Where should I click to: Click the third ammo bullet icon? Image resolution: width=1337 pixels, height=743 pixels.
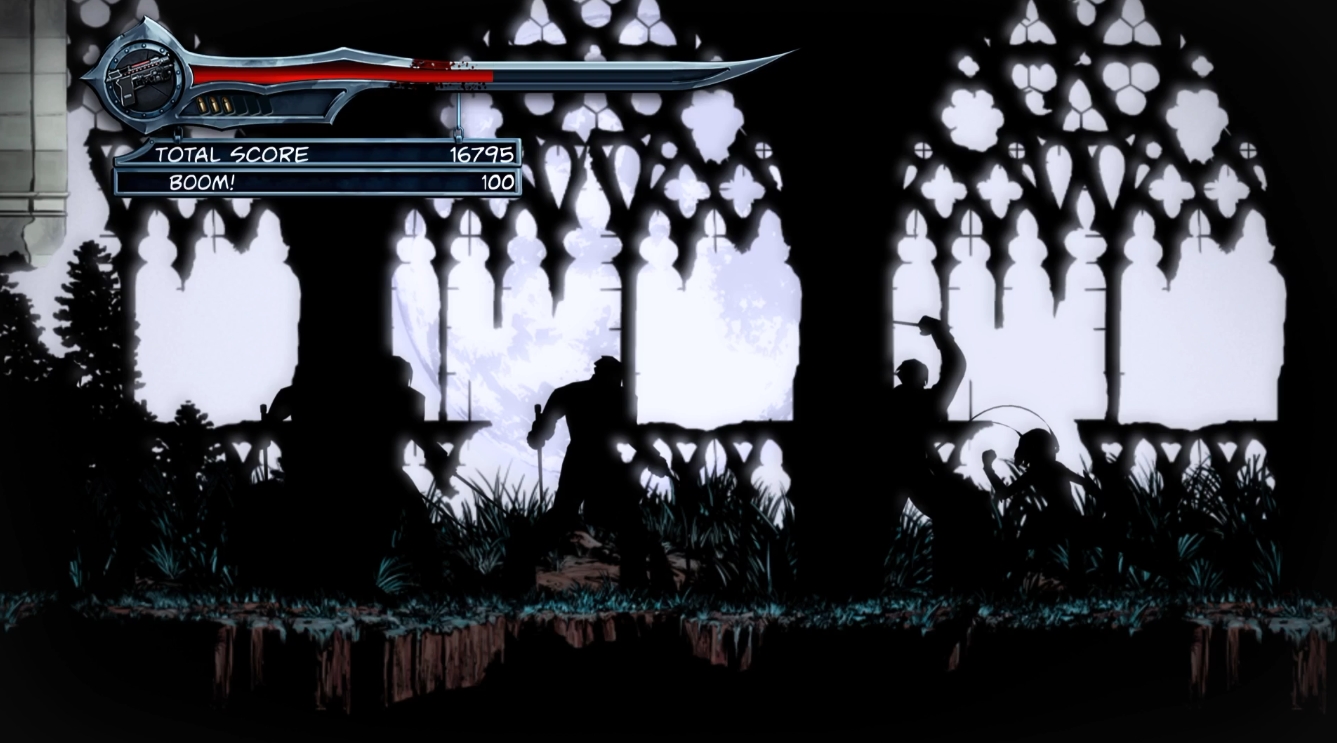click(x=226, y=104)
